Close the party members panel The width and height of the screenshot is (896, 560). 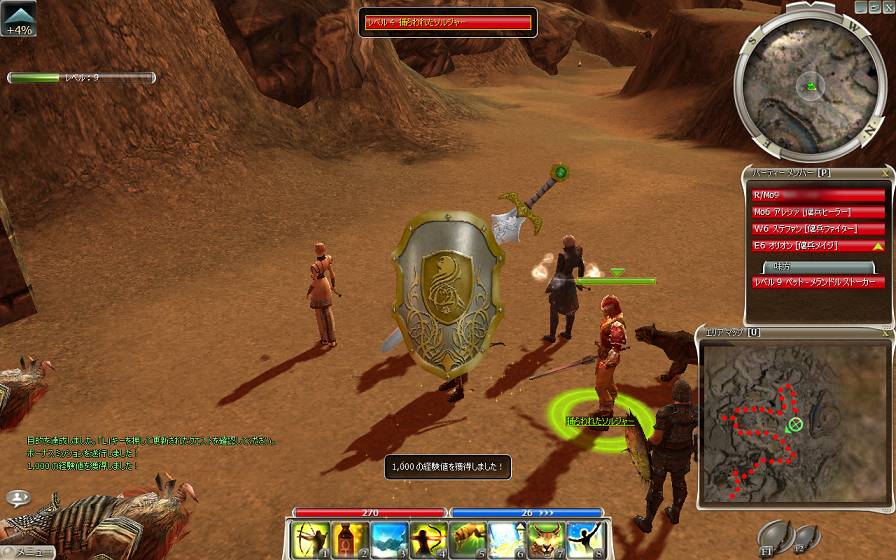(x=884, y=174)
